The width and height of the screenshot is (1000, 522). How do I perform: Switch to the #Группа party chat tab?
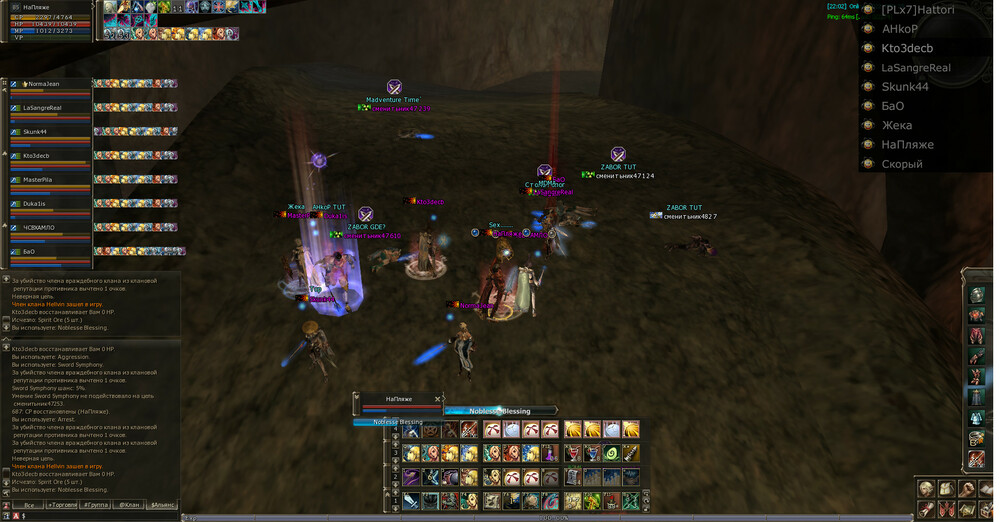pyautogui.click(x=96, y=505)
